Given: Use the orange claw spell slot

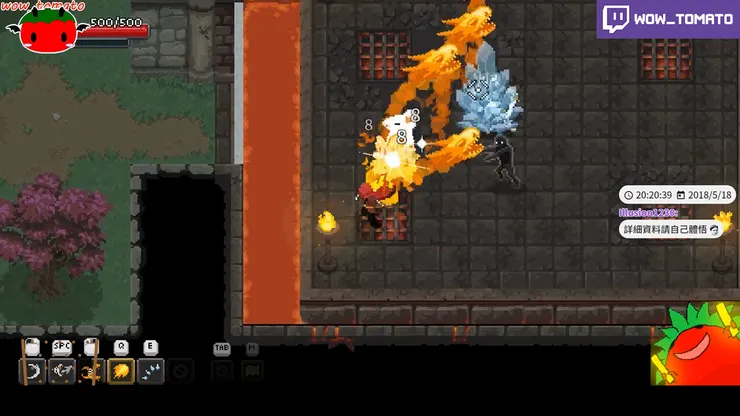Looking at the screenshot, I should [92, 372].
